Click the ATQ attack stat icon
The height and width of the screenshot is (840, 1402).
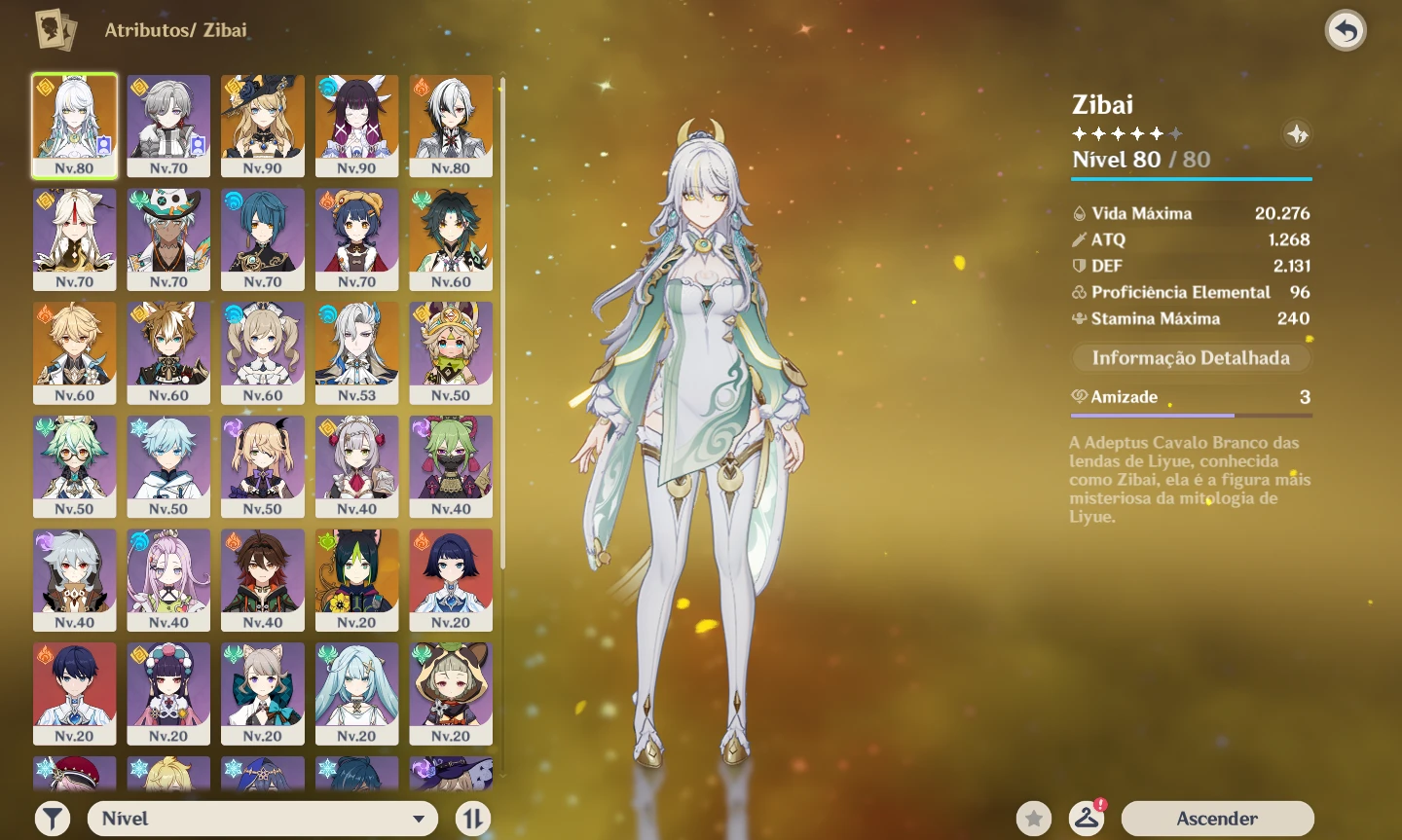click(x=1079, y=239)
